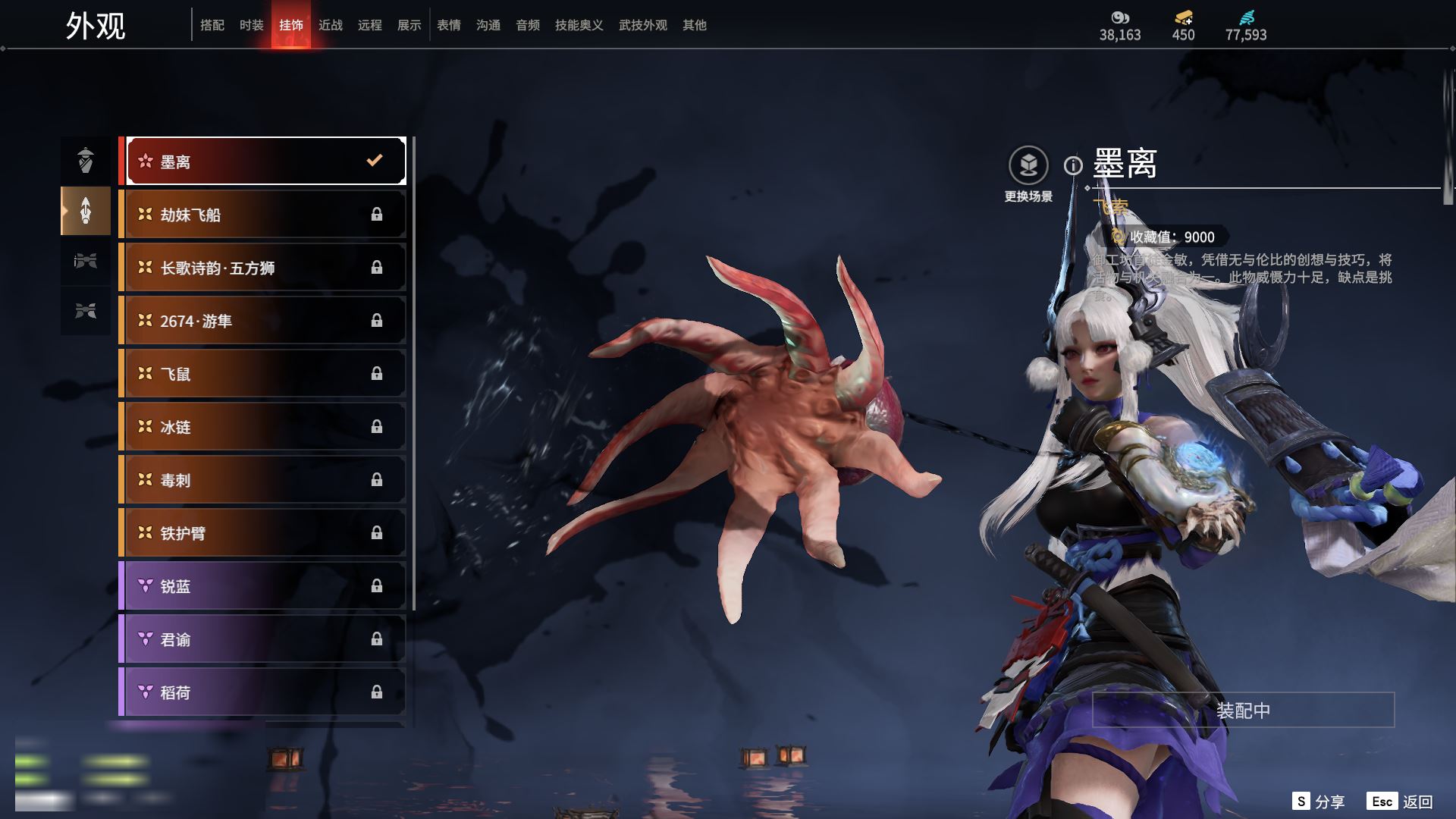Select the purple 锐蓝 accessory row
1456x819 pixels.
click(265, 586)
